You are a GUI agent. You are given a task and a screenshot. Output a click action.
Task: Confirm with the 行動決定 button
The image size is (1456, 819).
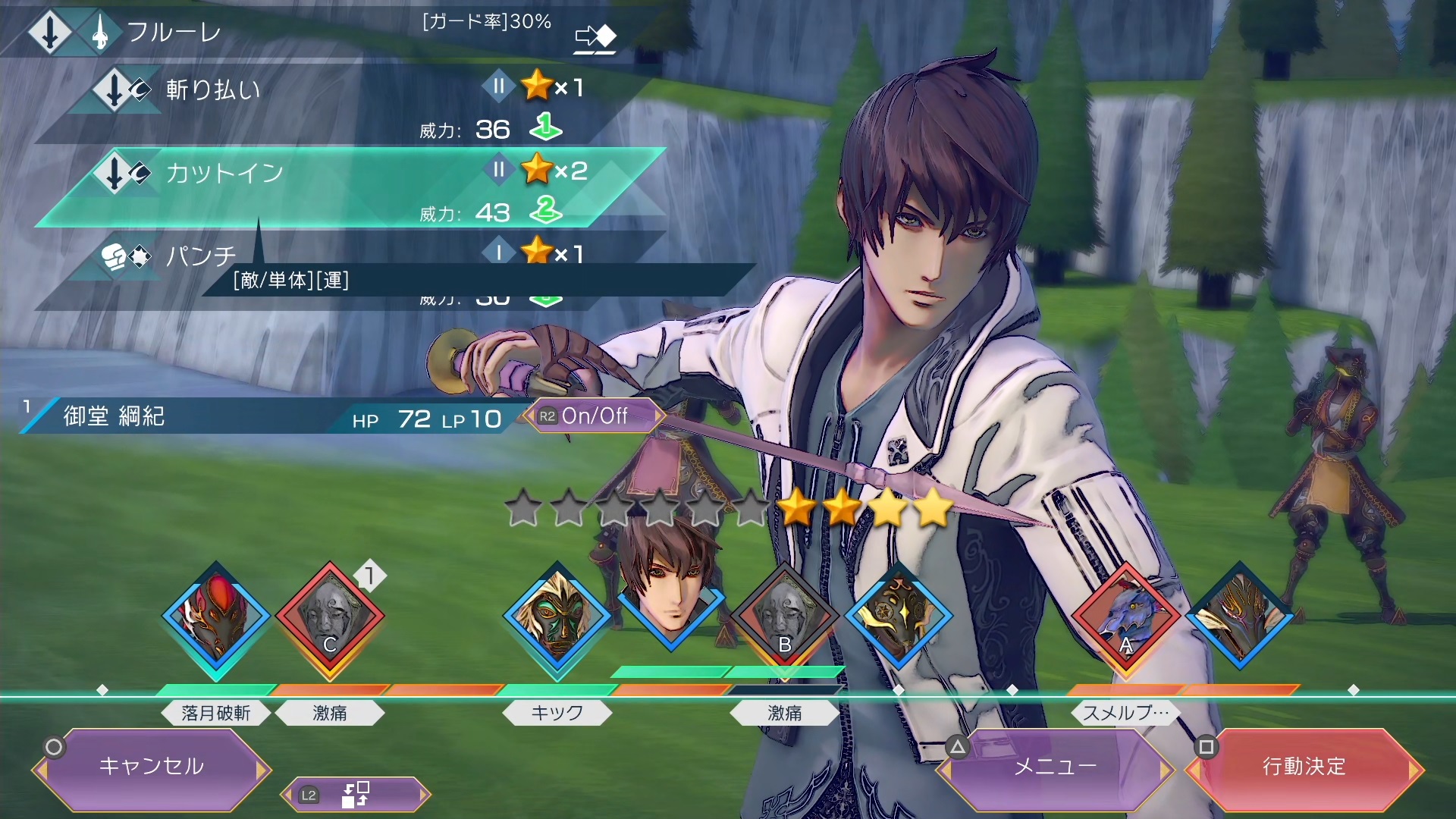pos(1304,767)
